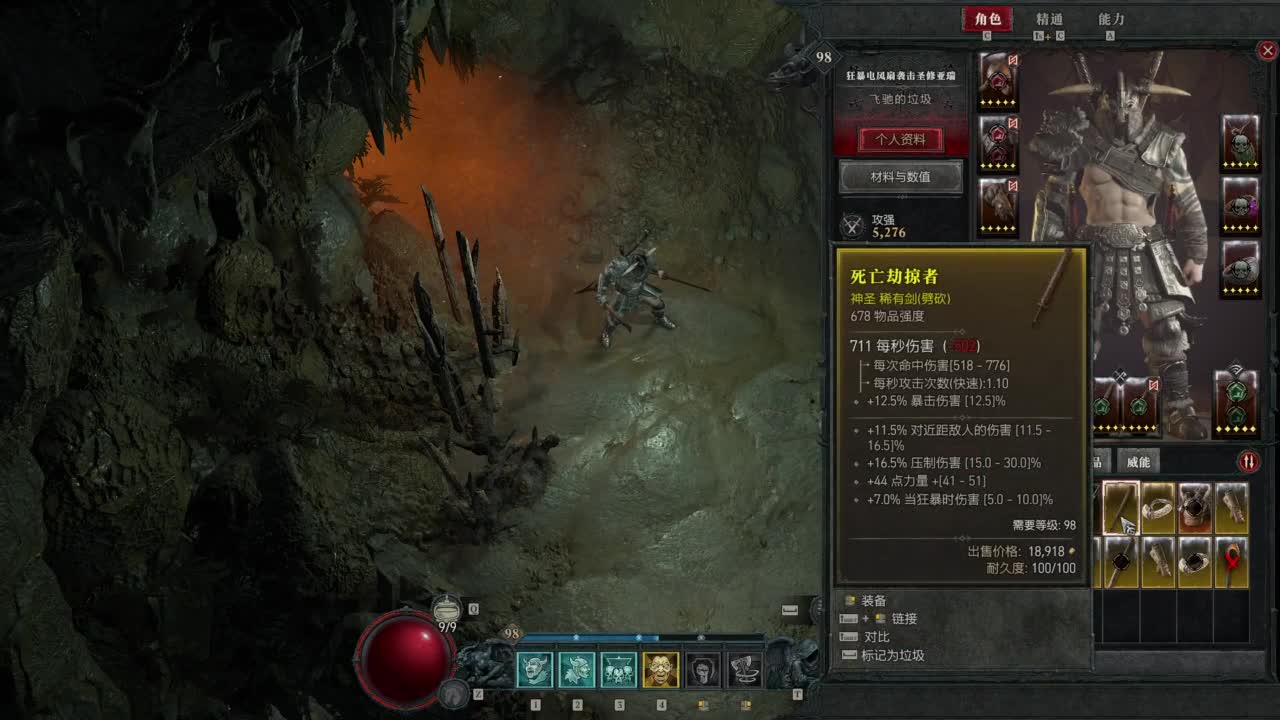Switch to the 威能 inventory tab
The height and width of the screenshot is (720, 1280).
[x=1139, y=462]
